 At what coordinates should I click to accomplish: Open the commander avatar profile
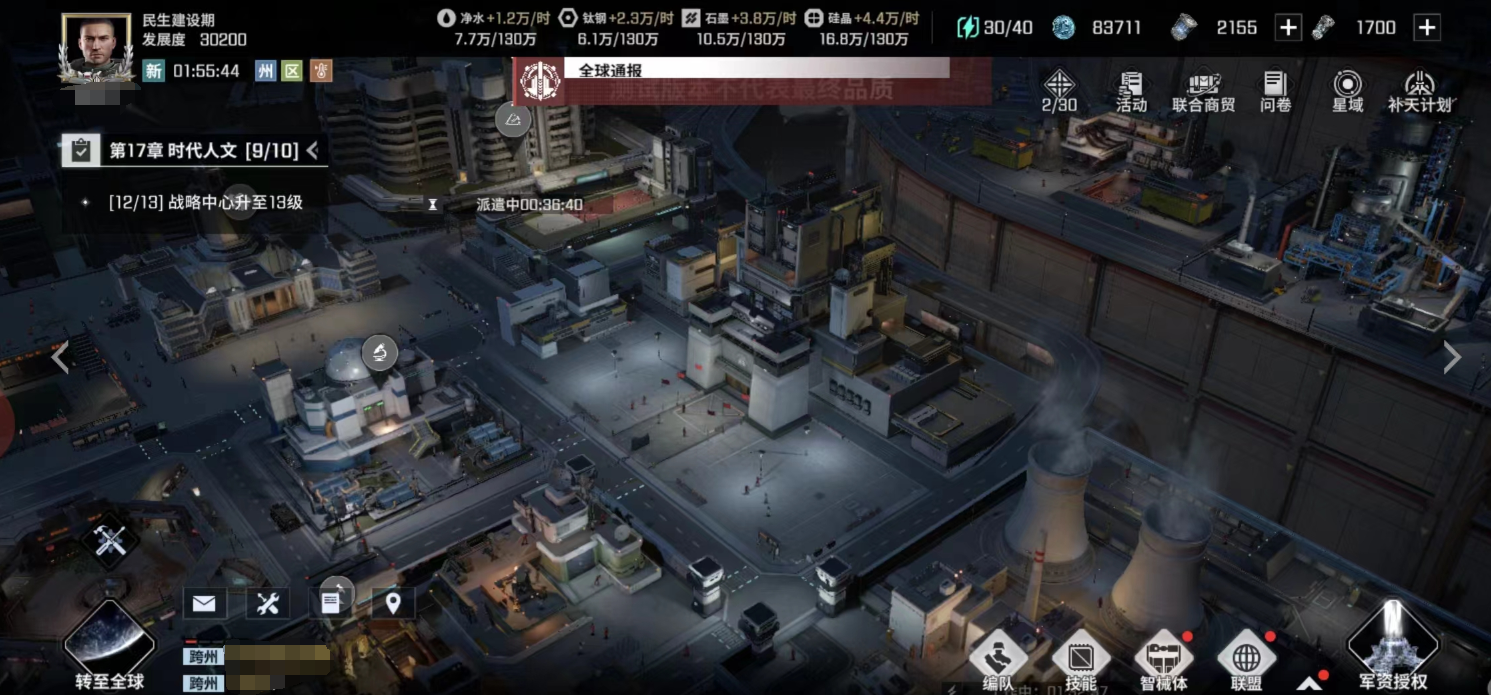[x=95, y=46]
